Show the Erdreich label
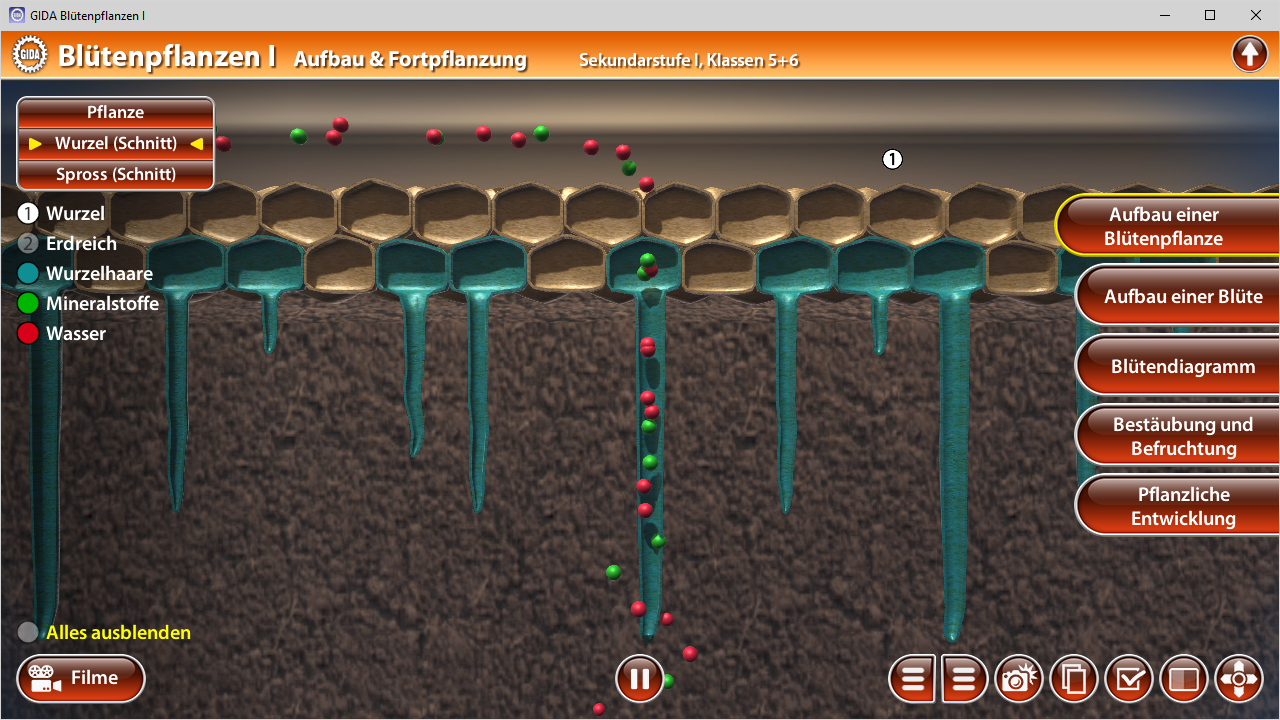1280x720 pixels. 28,243
